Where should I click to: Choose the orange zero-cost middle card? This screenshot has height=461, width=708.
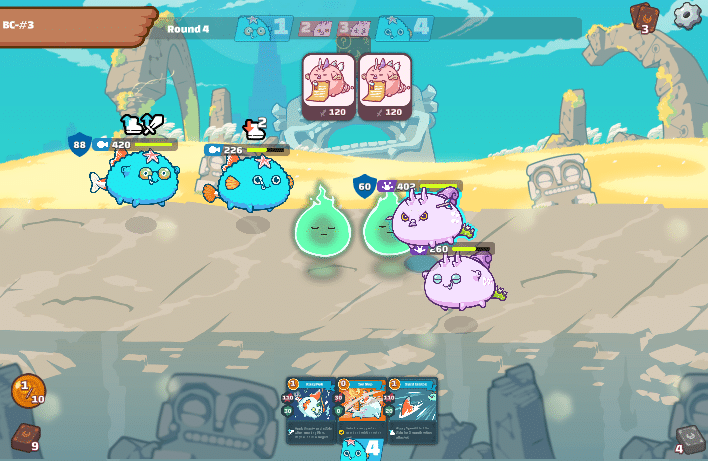tap(361, 408)
